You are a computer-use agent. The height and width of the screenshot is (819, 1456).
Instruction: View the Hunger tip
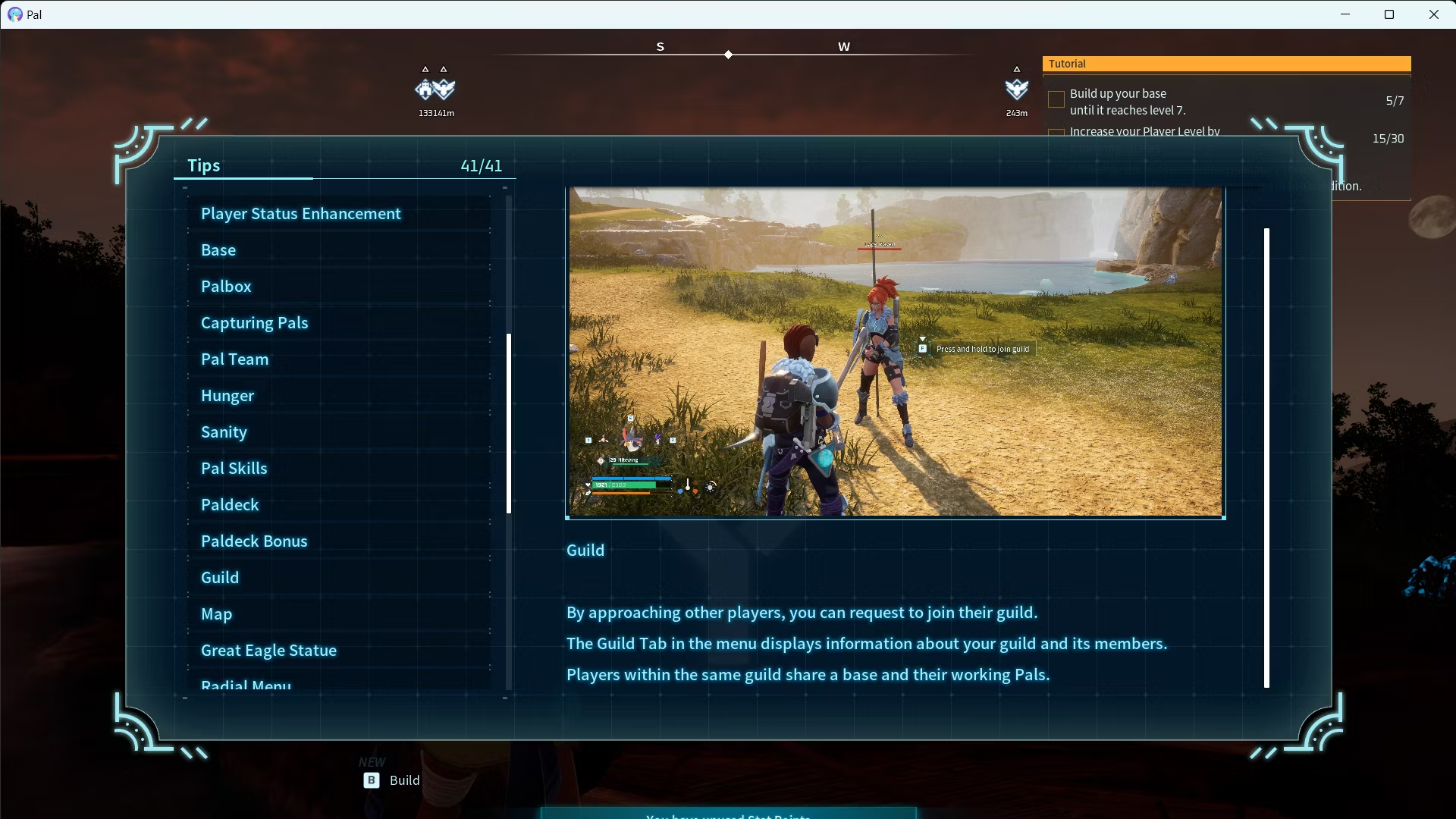tap(227, 396)
